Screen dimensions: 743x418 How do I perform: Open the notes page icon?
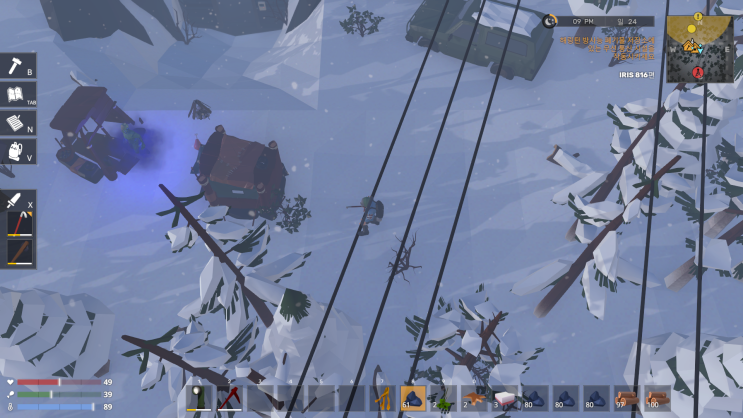click(17, 123)
